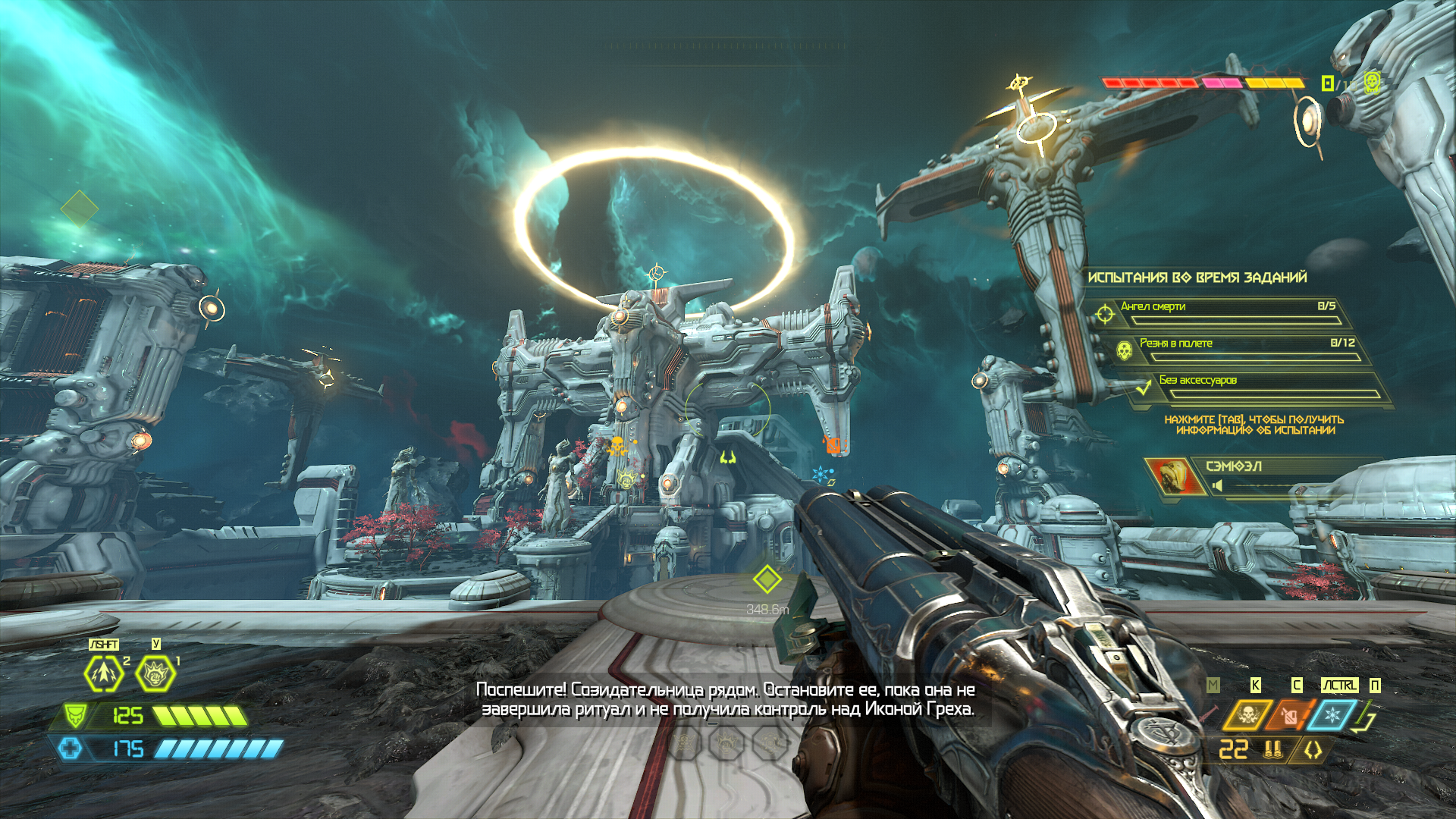1456x819 pixels.
Task: Click the yellow objective diamond waypoint marker
Action: [767, 579]
